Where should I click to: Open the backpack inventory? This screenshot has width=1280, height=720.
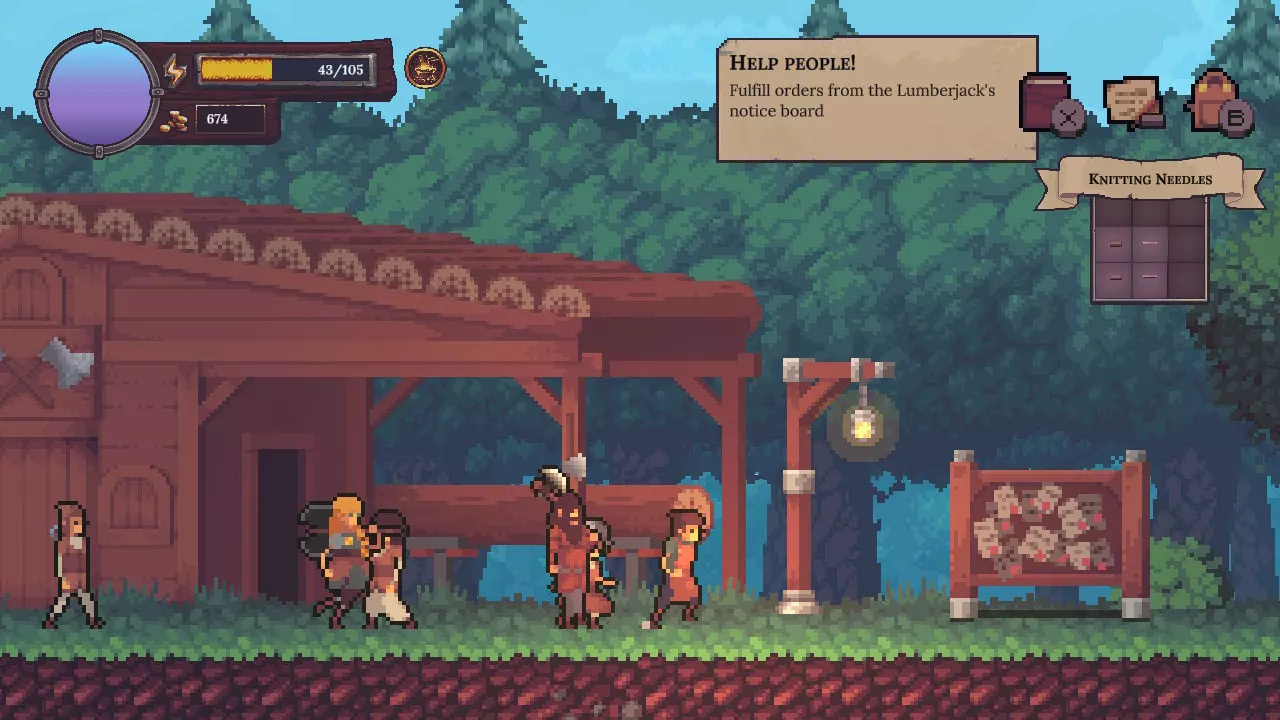(x=1214, y=101)
